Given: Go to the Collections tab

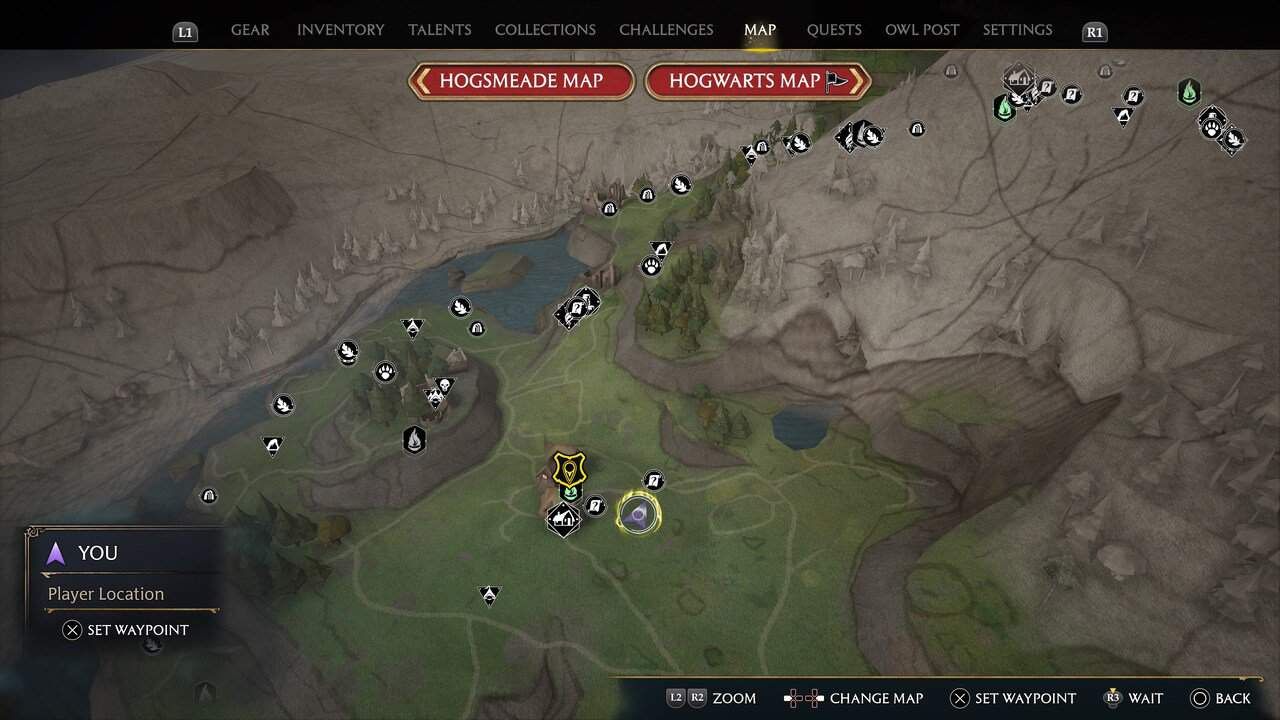Looking at the screenshot, I should pyautogui.click(x=545, y=30).
